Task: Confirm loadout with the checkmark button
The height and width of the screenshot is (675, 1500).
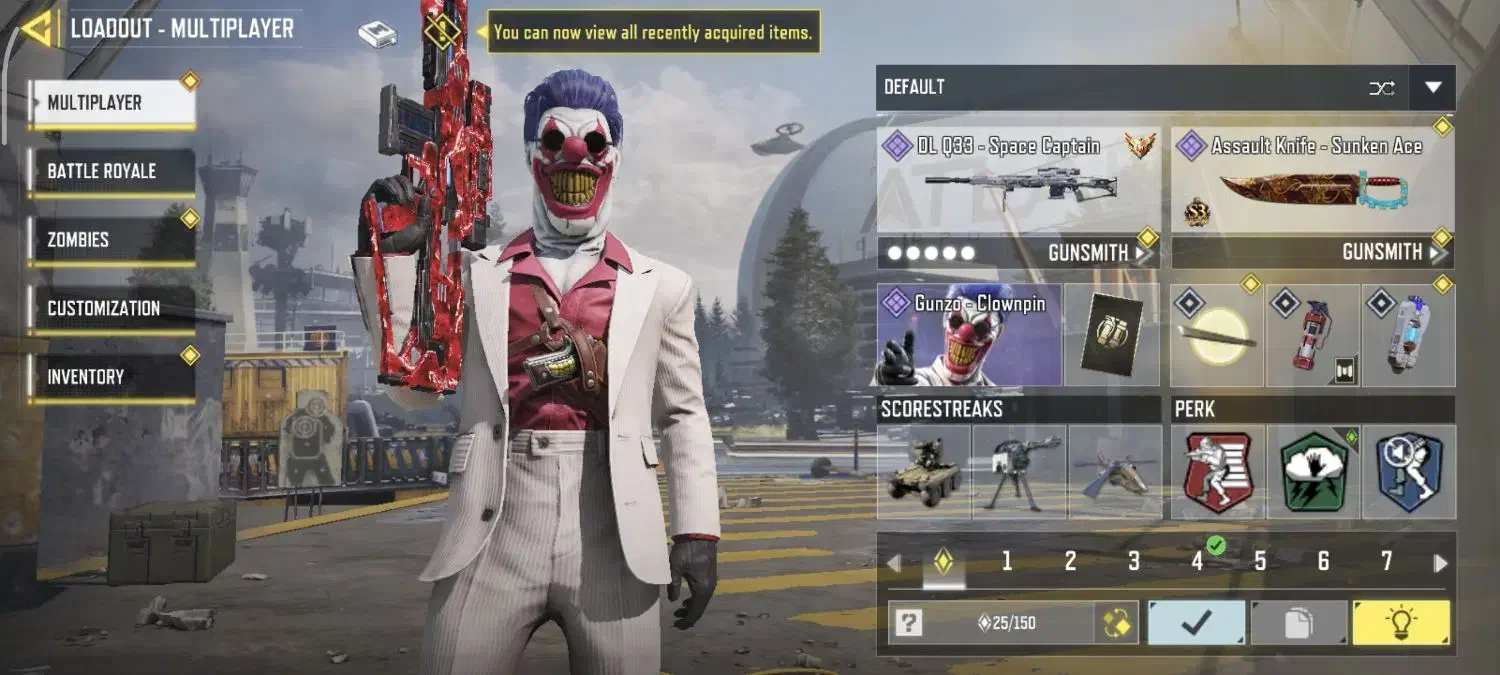Action: (x=1196, y=623)
